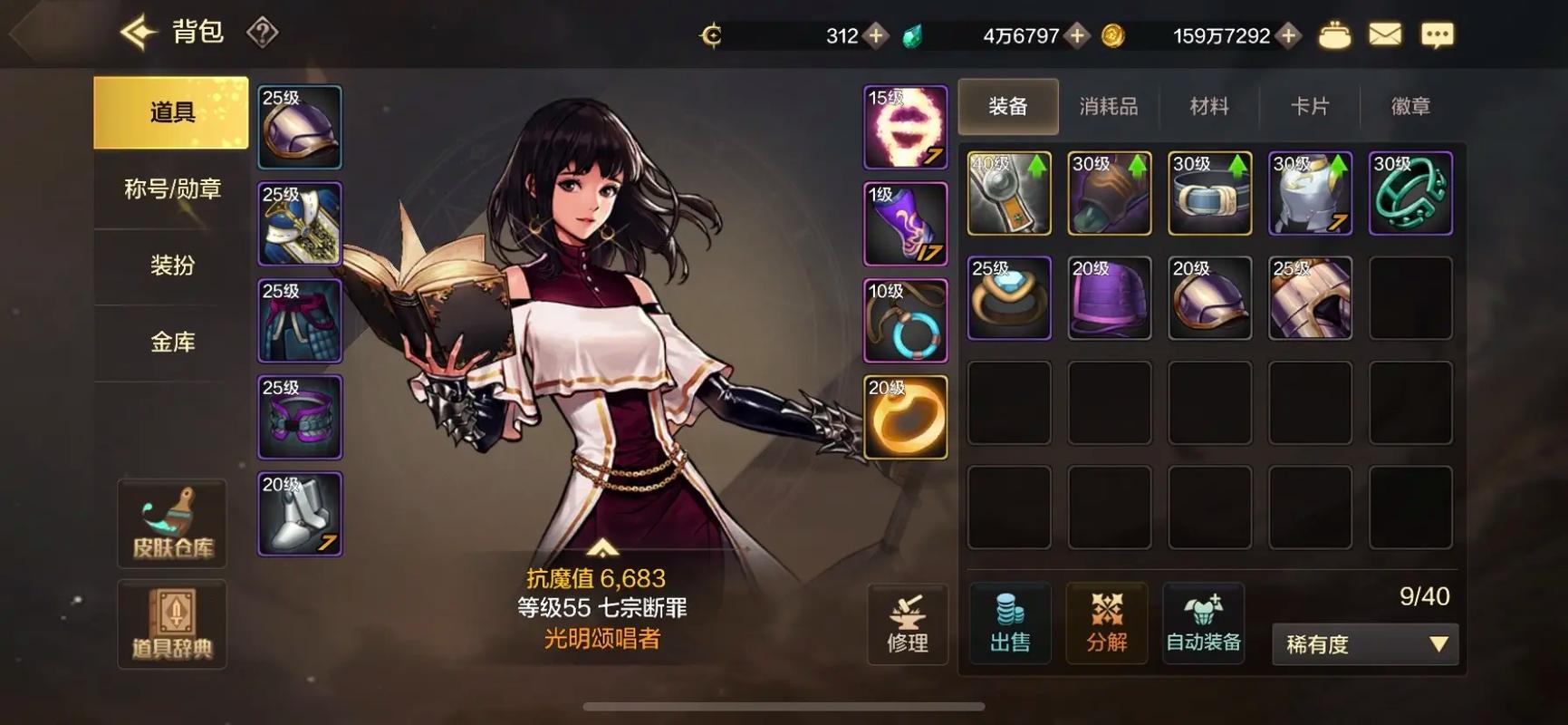This screenshot has height=725, width=1568.
Task: Tap the 修理 repair anvil icon
Action: [x=909, y=624]
